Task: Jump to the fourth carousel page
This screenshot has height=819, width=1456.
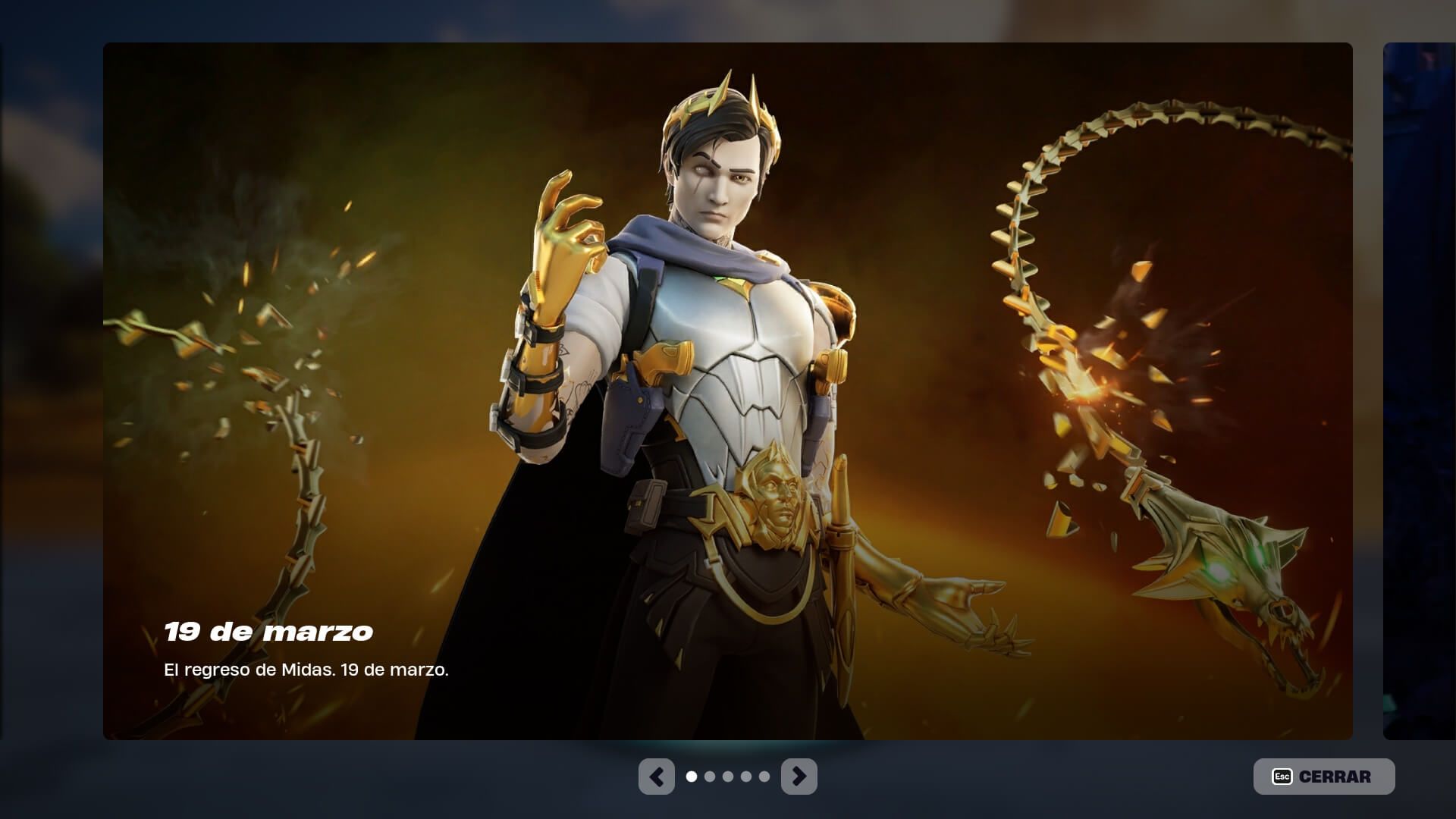Action: click(745, 776)
